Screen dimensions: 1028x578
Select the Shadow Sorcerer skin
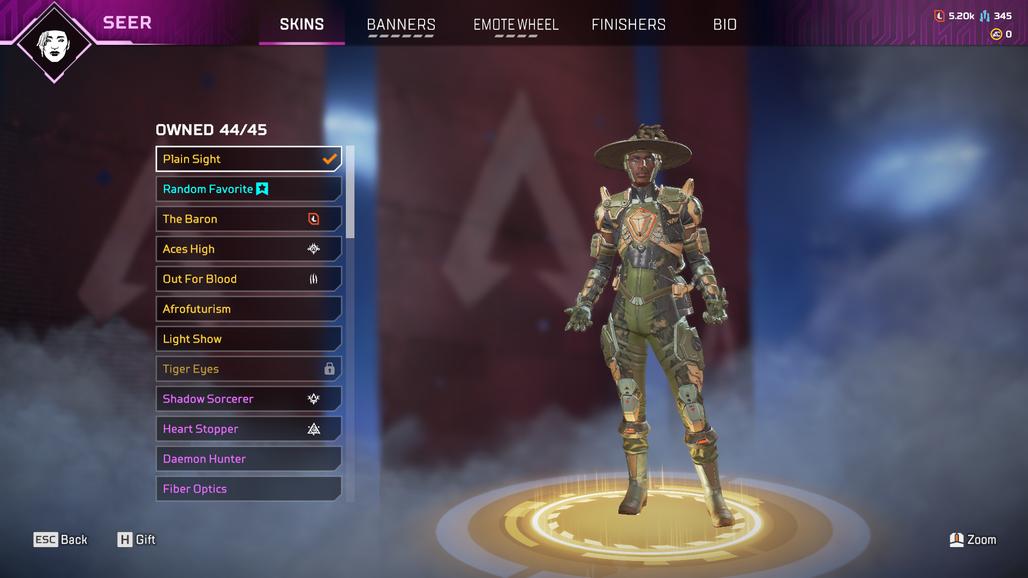click(248, 399)
